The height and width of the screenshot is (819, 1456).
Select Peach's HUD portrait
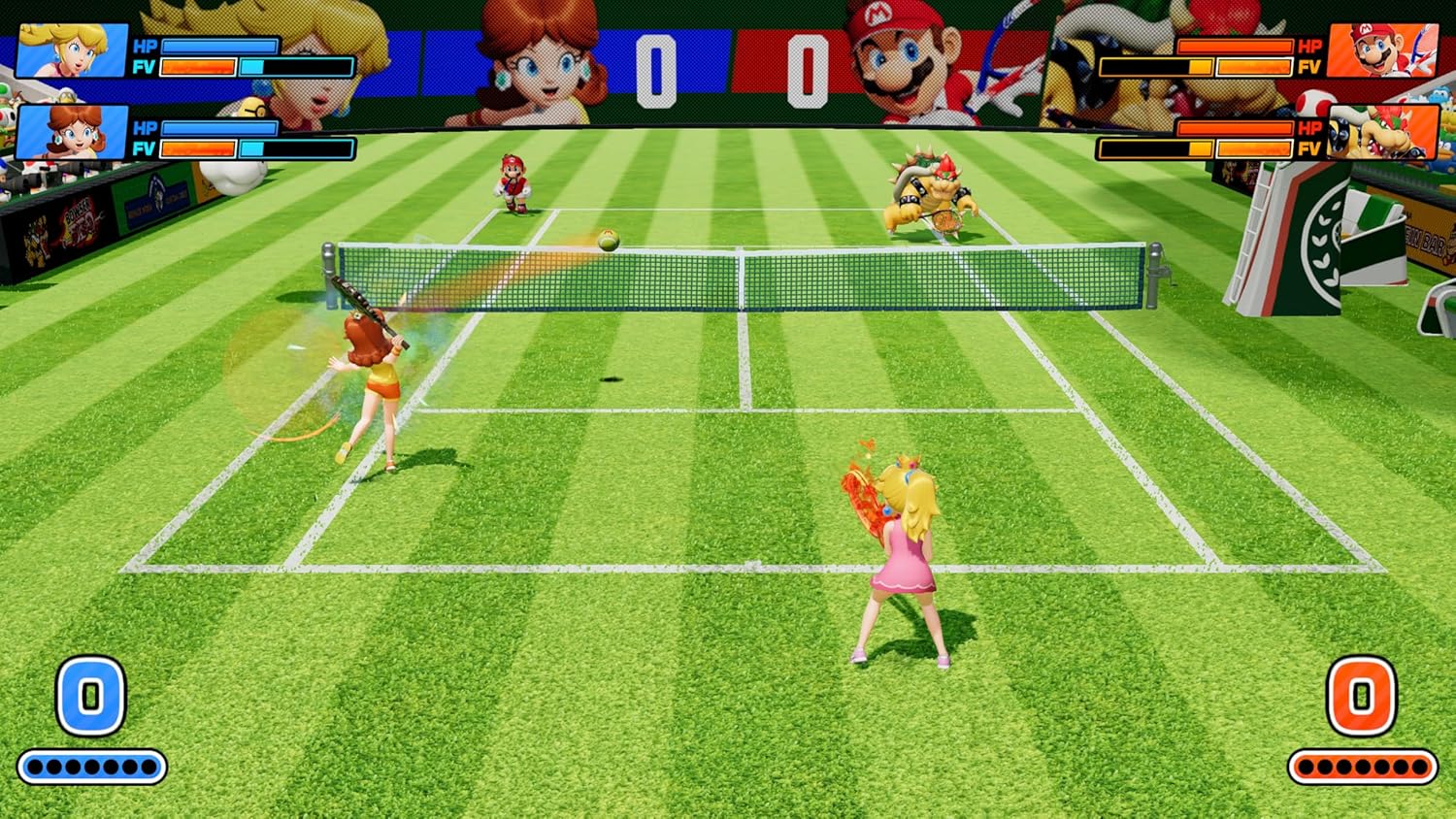pos(73,50)
